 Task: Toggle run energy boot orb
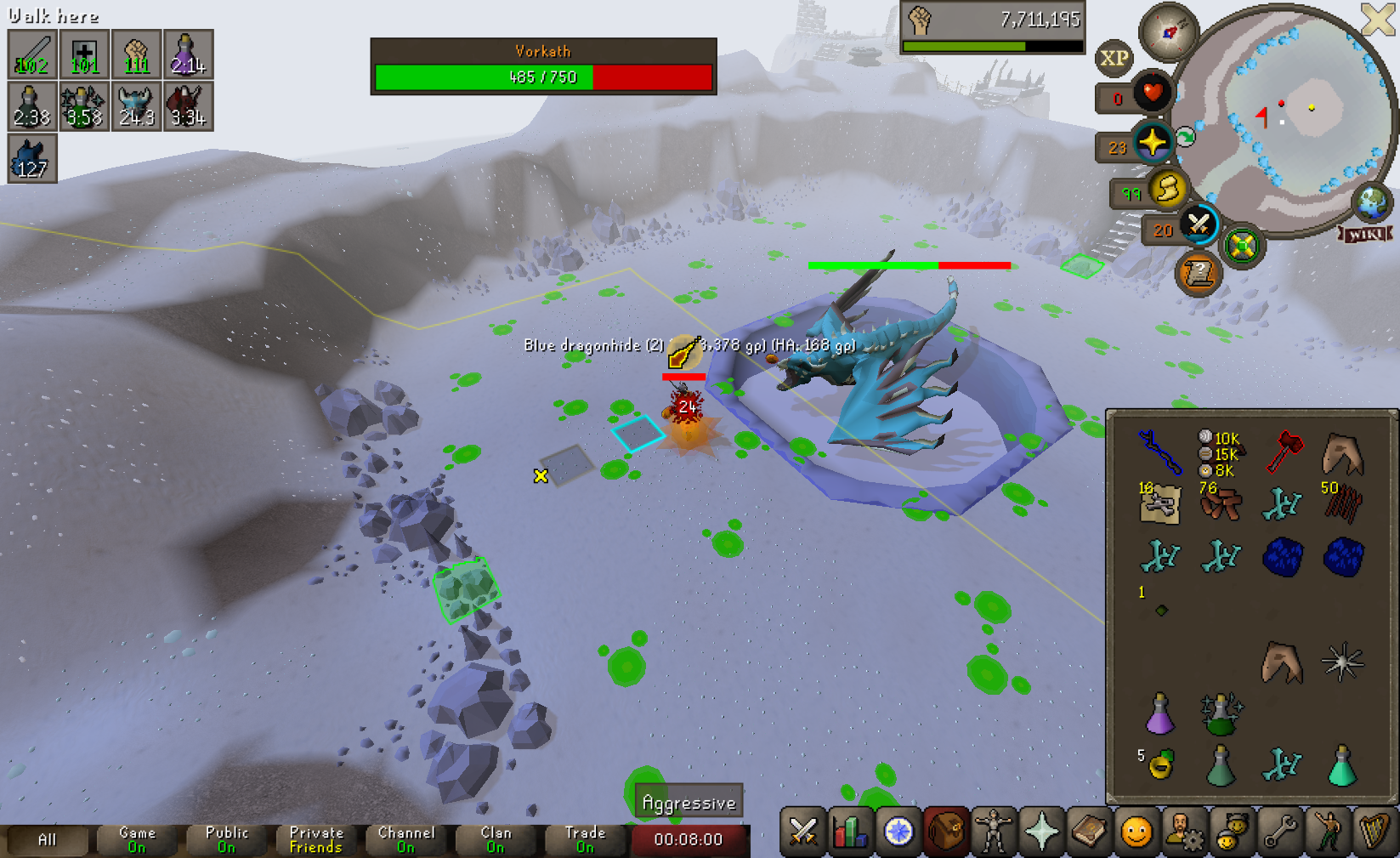[1168, 189]
